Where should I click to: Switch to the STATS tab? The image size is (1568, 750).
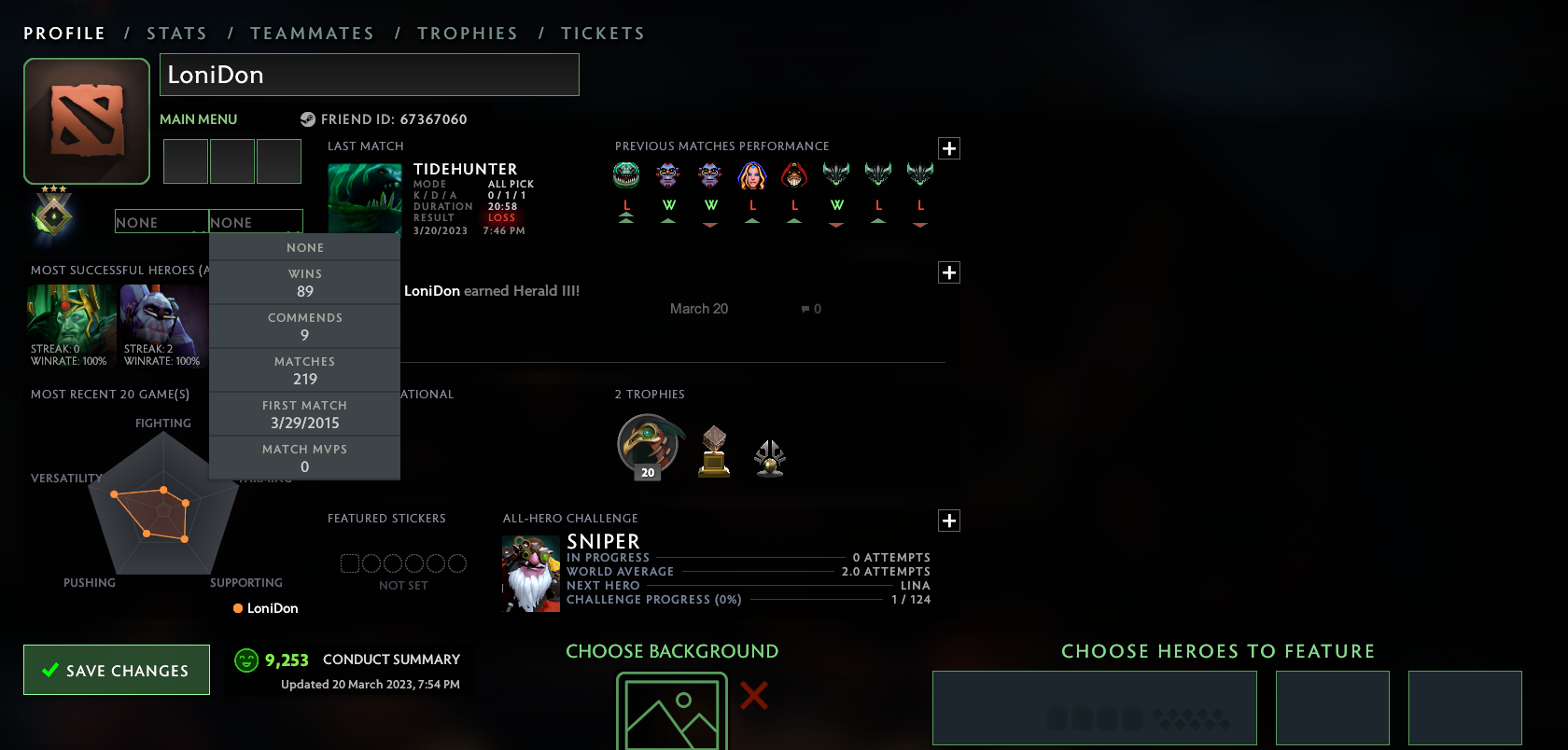(x=176, y=33)
